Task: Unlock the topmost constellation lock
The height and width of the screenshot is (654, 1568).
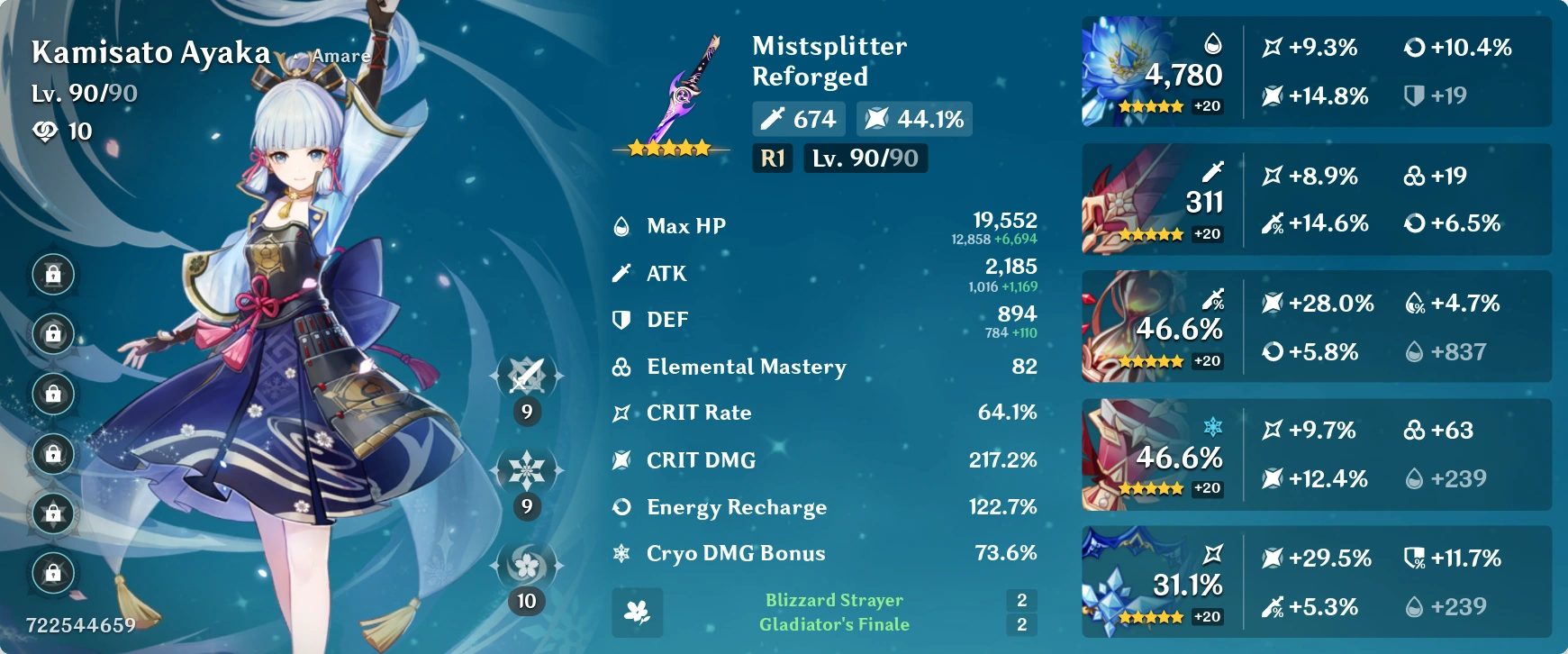Action: coord(52,271)
